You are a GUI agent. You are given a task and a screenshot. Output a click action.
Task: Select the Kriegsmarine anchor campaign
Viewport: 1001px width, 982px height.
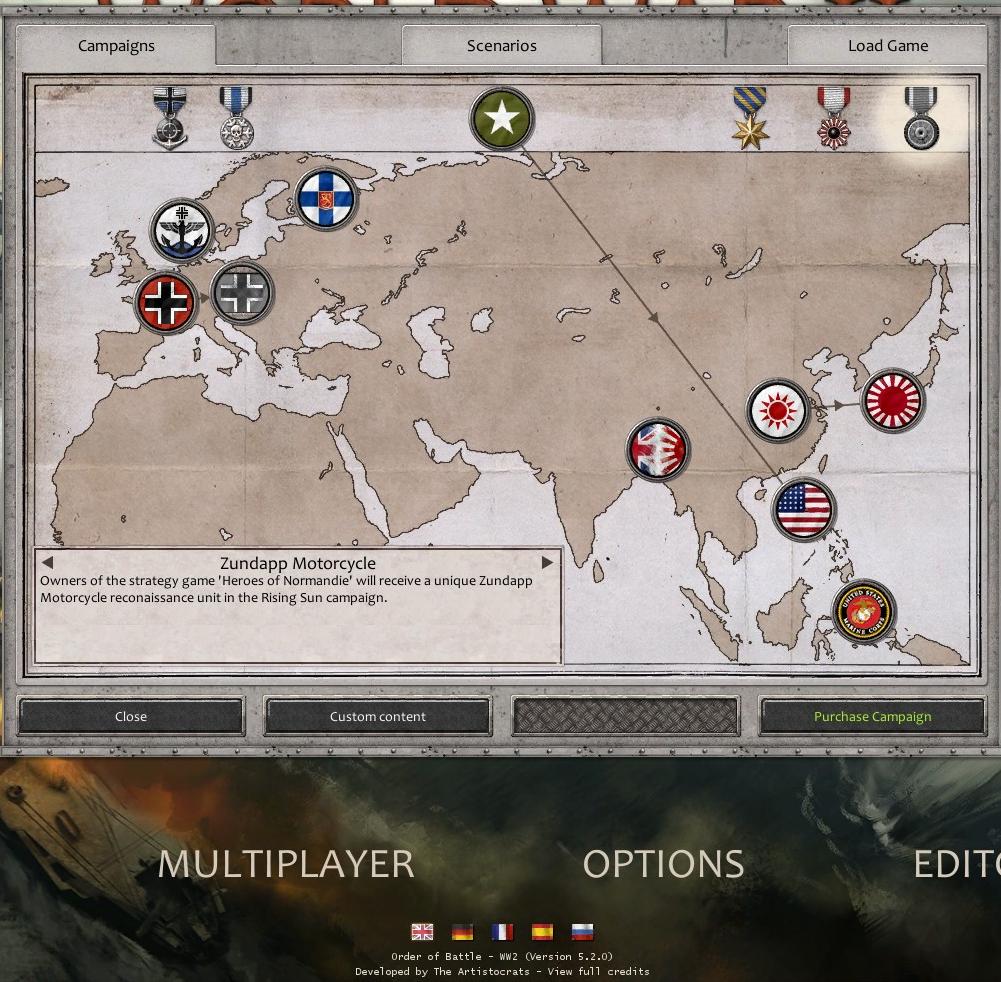(x=183, y=230)
